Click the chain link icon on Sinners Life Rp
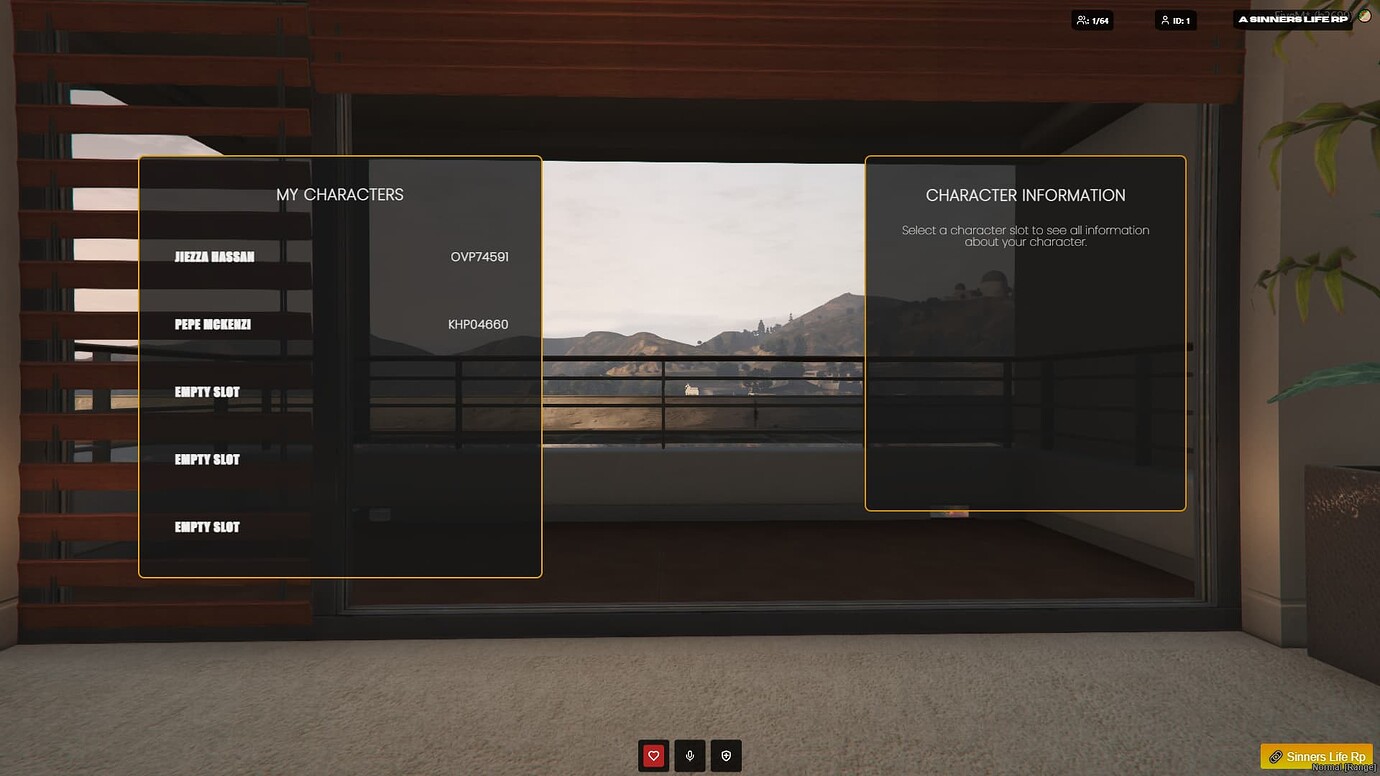Viewport: 1380px width, 776px height. (x=1273, y=757)
